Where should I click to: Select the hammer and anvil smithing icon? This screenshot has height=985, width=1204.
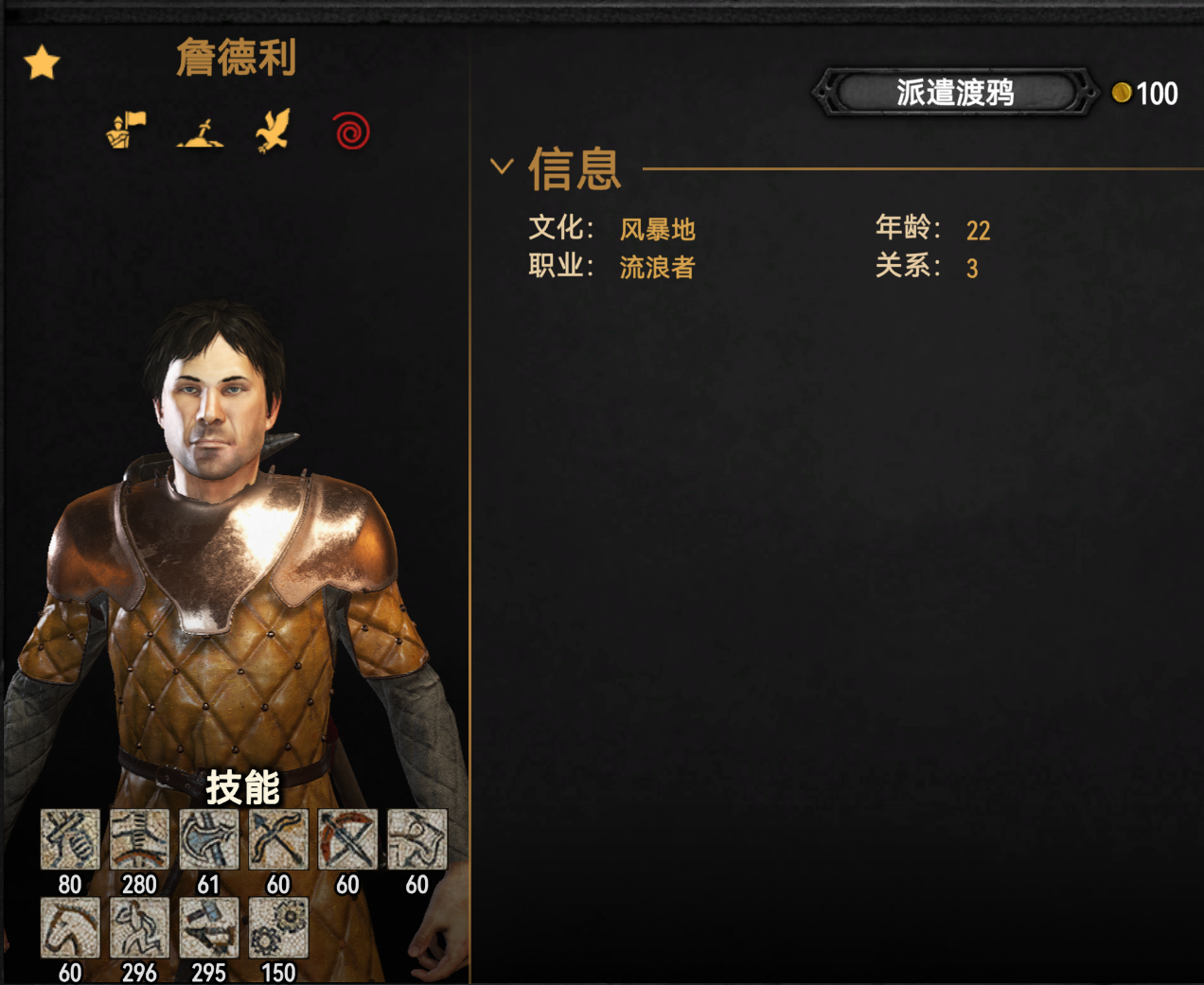pos(209,927)
